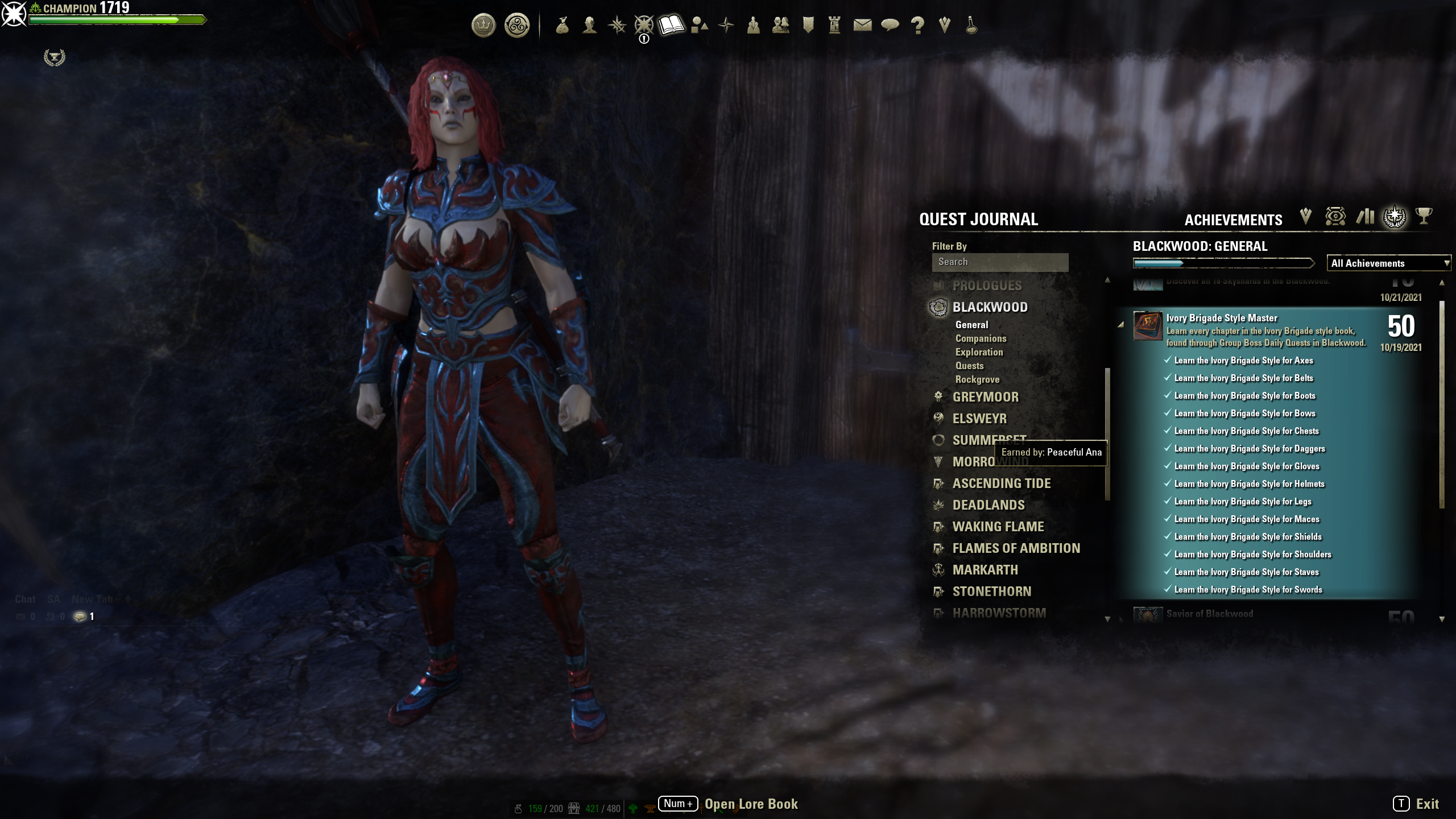Select the Blackwood achievement category

990,307
